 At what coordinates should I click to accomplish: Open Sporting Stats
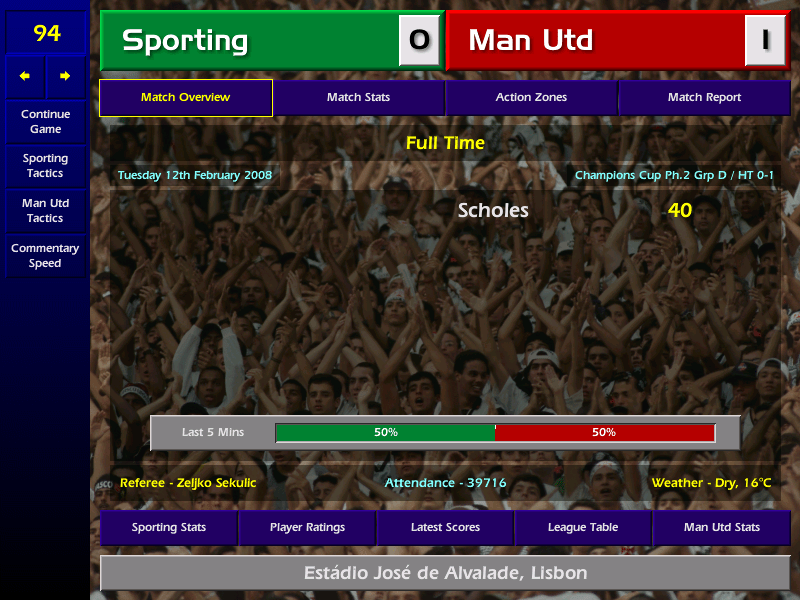click(168, 528)
